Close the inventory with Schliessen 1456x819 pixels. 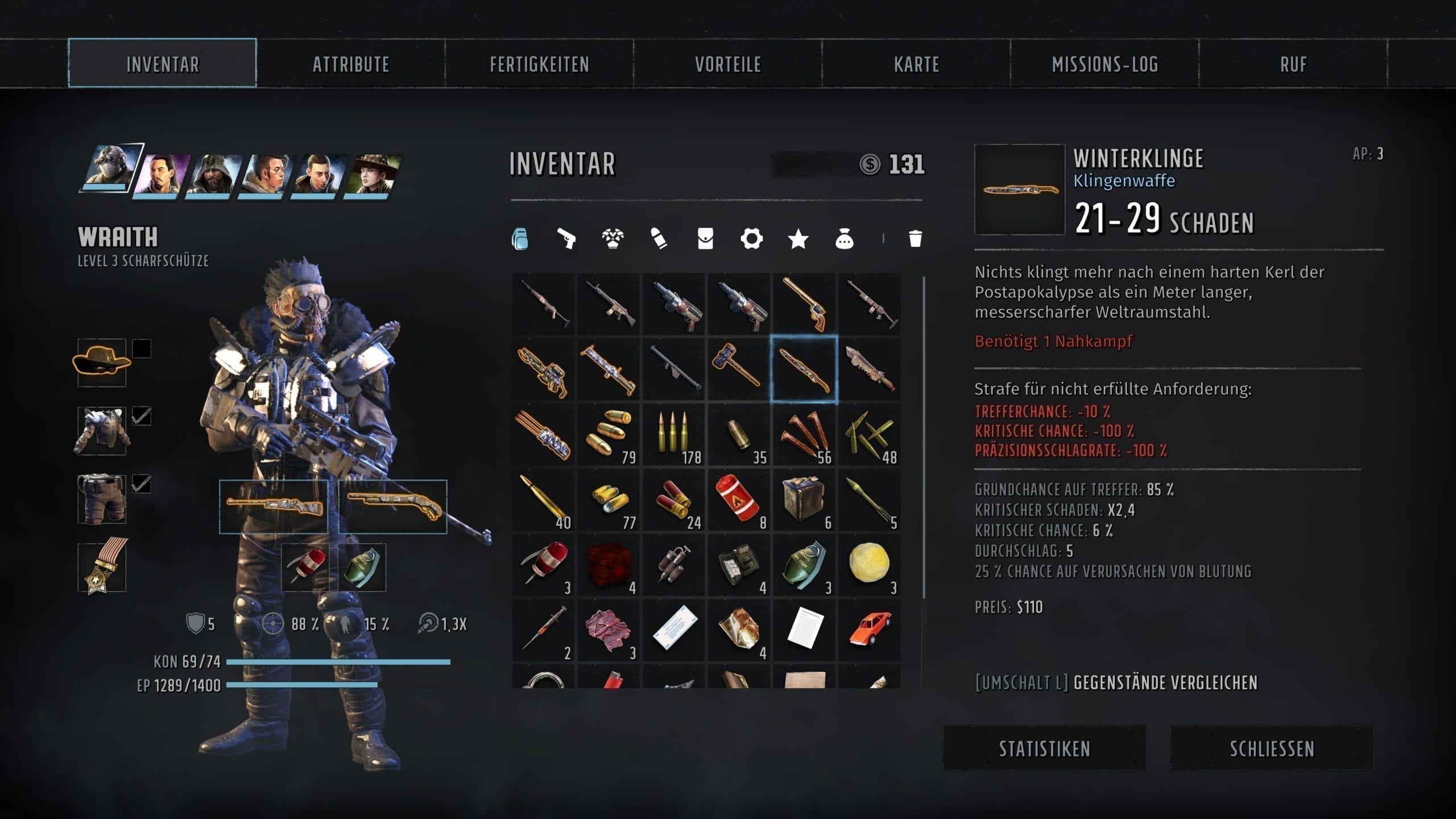1272,748
